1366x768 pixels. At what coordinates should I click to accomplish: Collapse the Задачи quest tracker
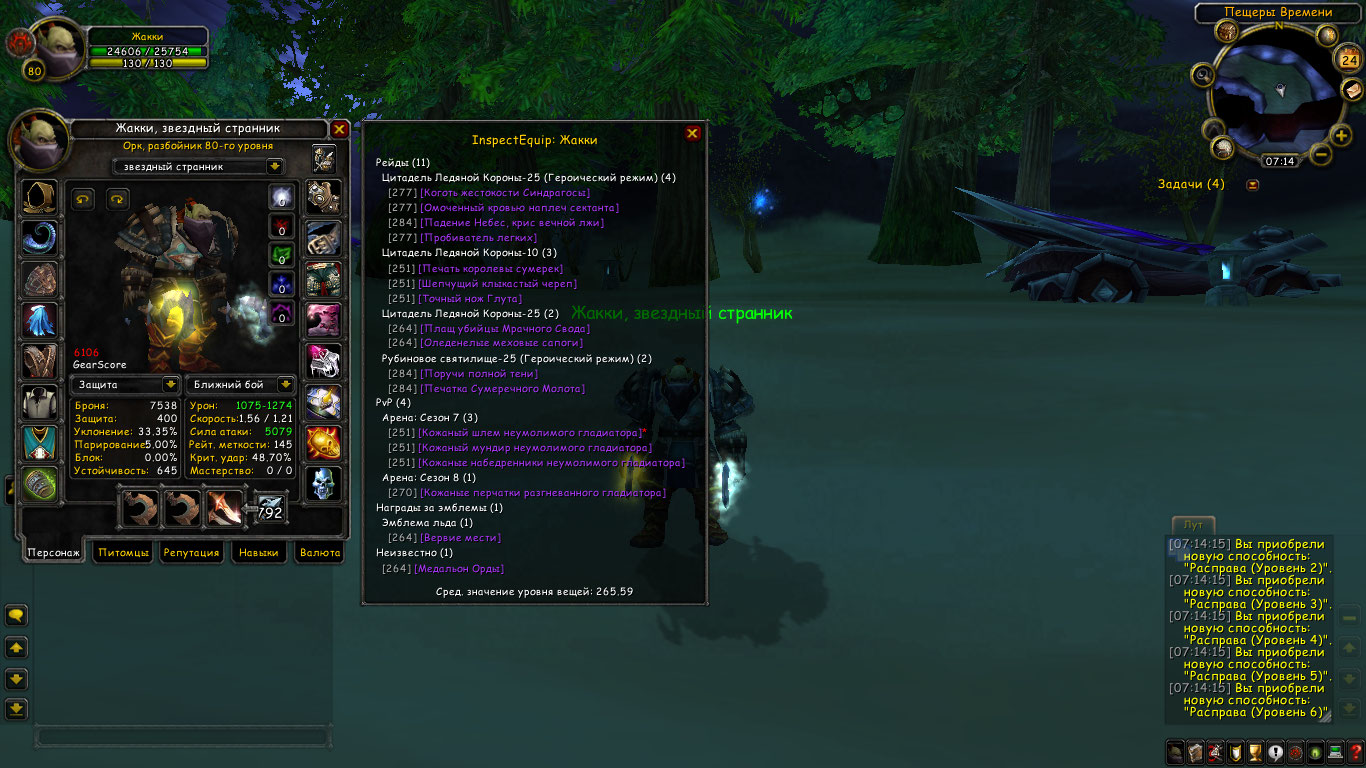pyautogui.click(x=1252, y=184)
